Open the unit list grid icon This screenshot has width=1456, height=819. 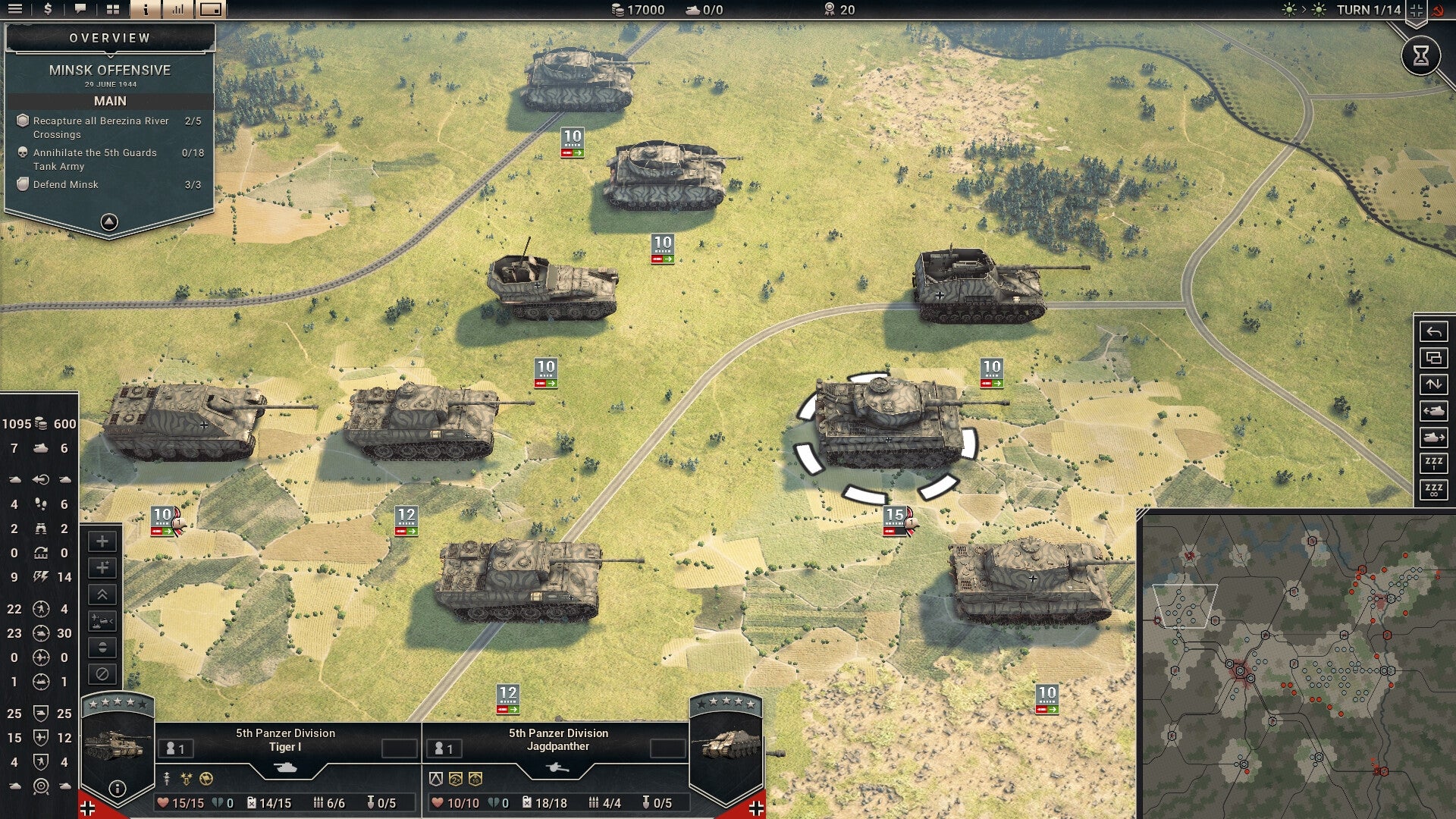click(x=112, y=9)
